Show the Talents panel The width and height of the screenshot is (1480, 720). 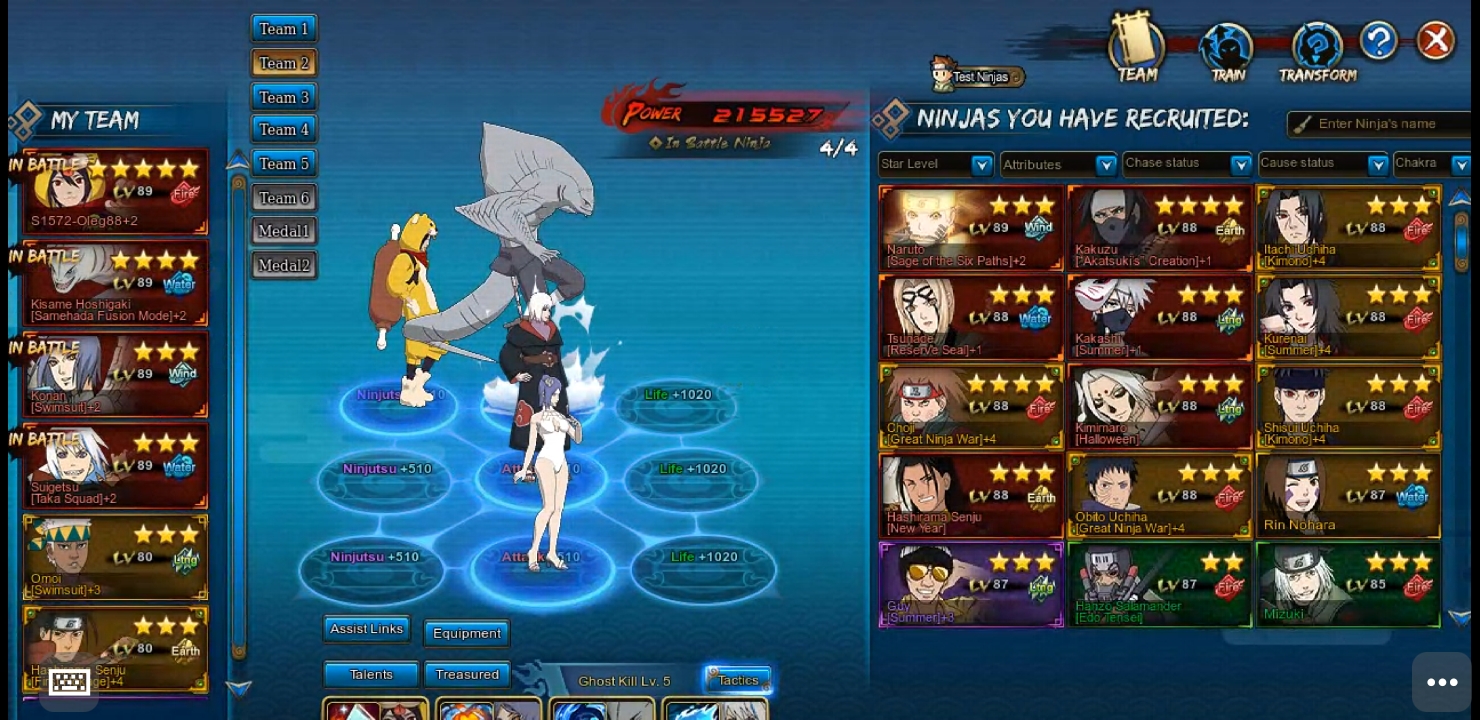coord(371,675)
